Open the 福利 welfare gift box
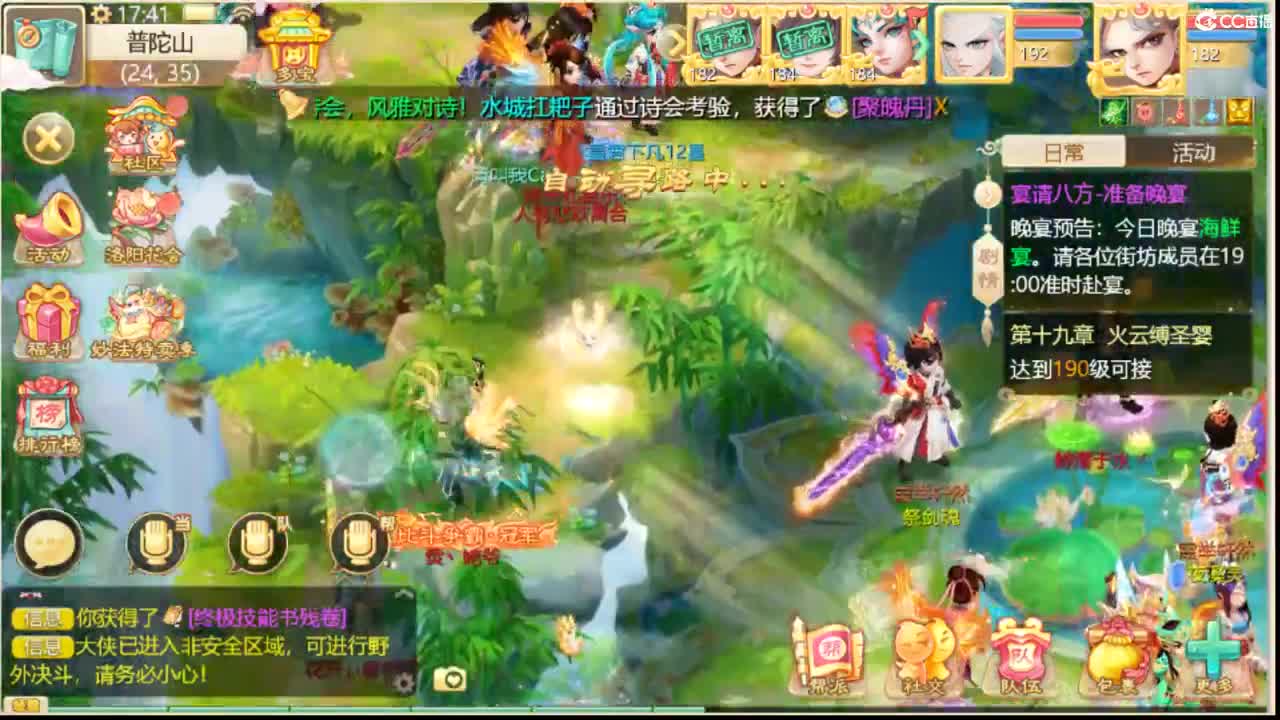This screenshot has height=720, width=1280. tap(48, 318)
